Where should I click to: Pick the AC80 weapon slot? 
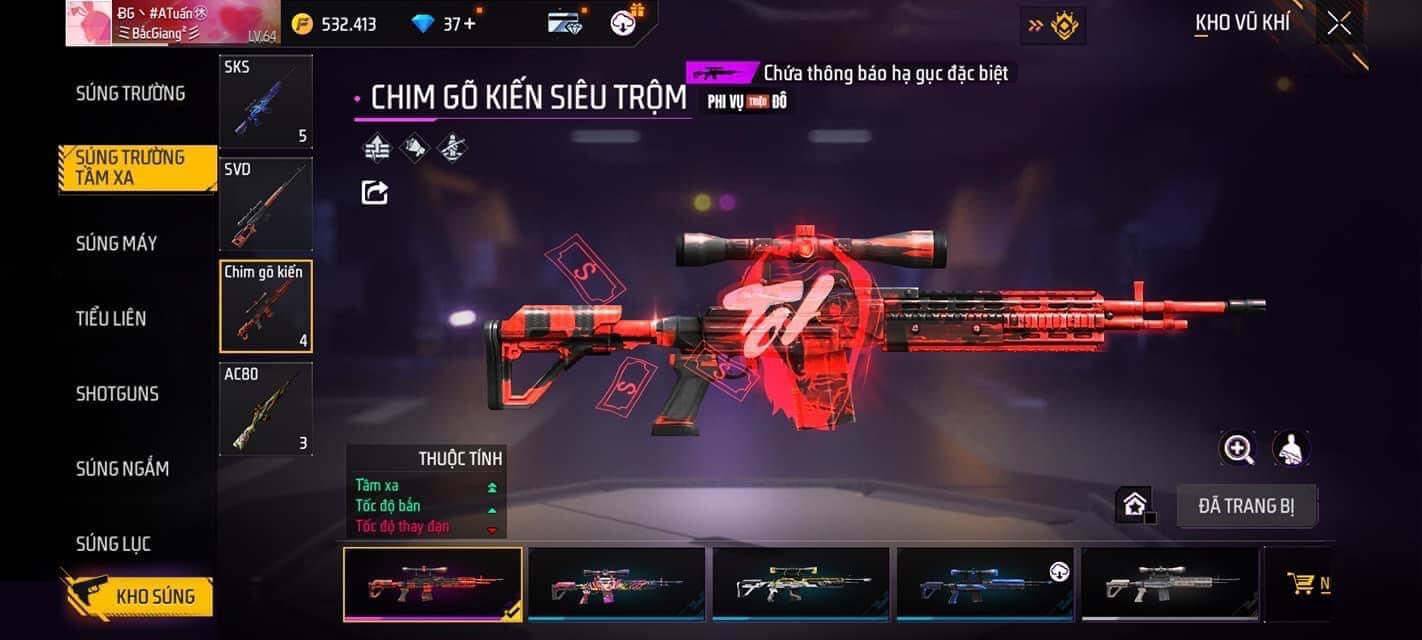(x=266, y=409)
